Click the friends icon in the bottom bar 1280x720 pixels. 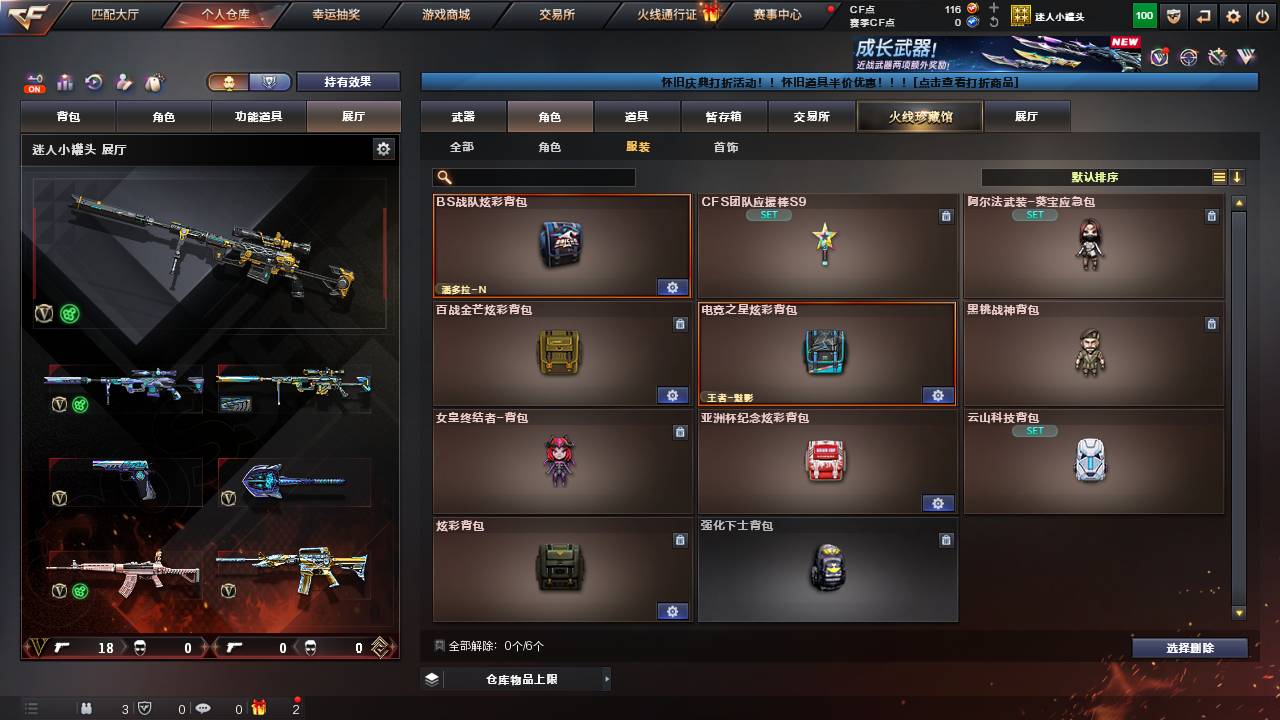(x=86, y=709)
